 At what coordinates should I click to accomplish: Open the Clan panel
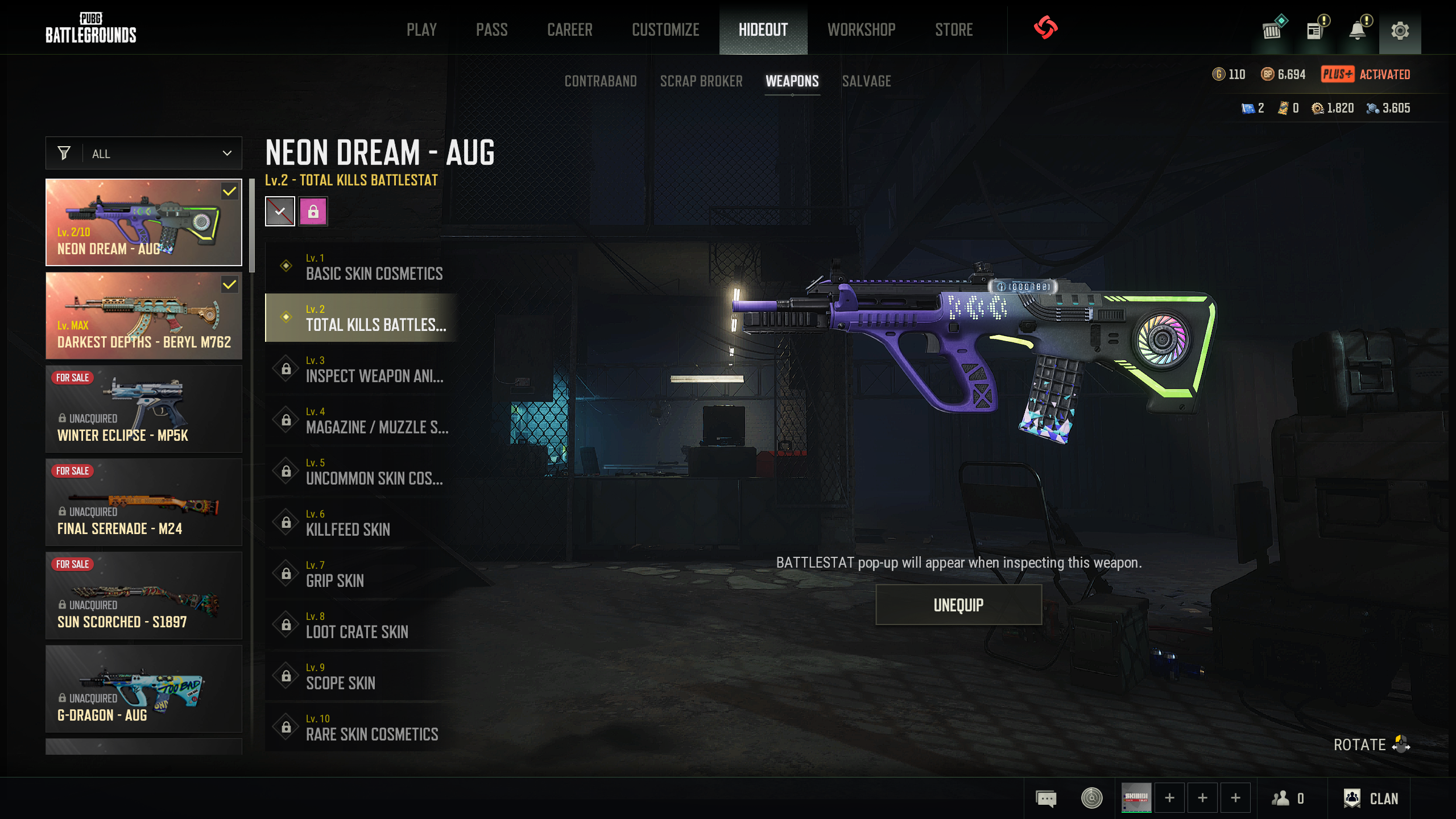click(x=1371, y=799)
